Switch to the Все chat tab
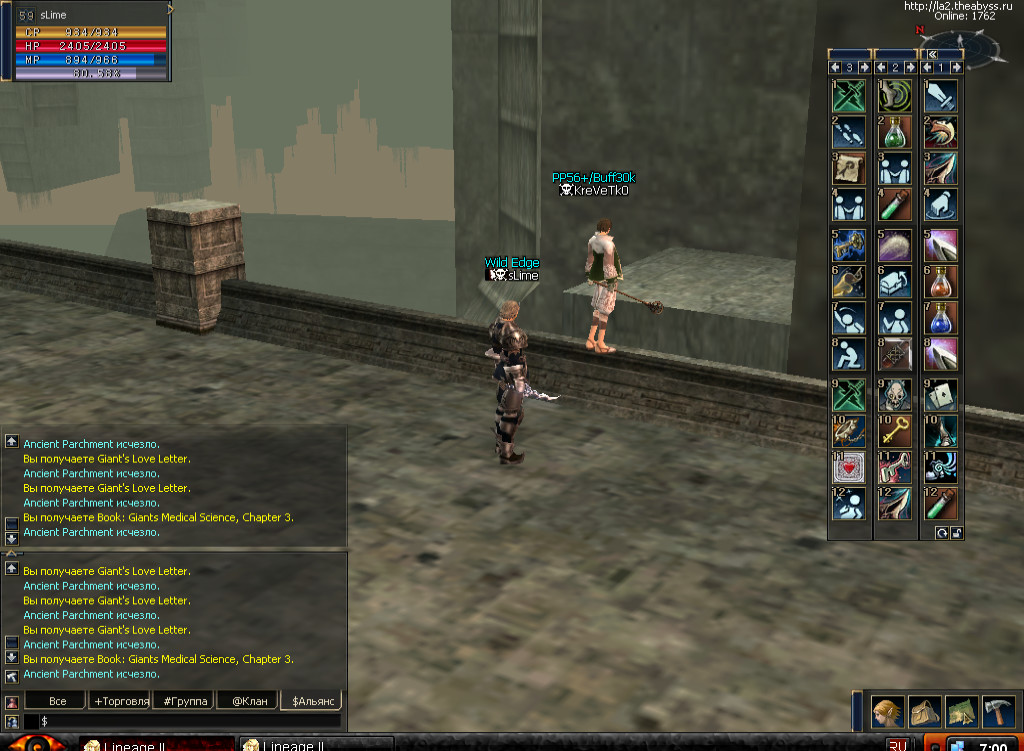The image size is (1024, 751). pyautogui.click(x=56, y=701)
